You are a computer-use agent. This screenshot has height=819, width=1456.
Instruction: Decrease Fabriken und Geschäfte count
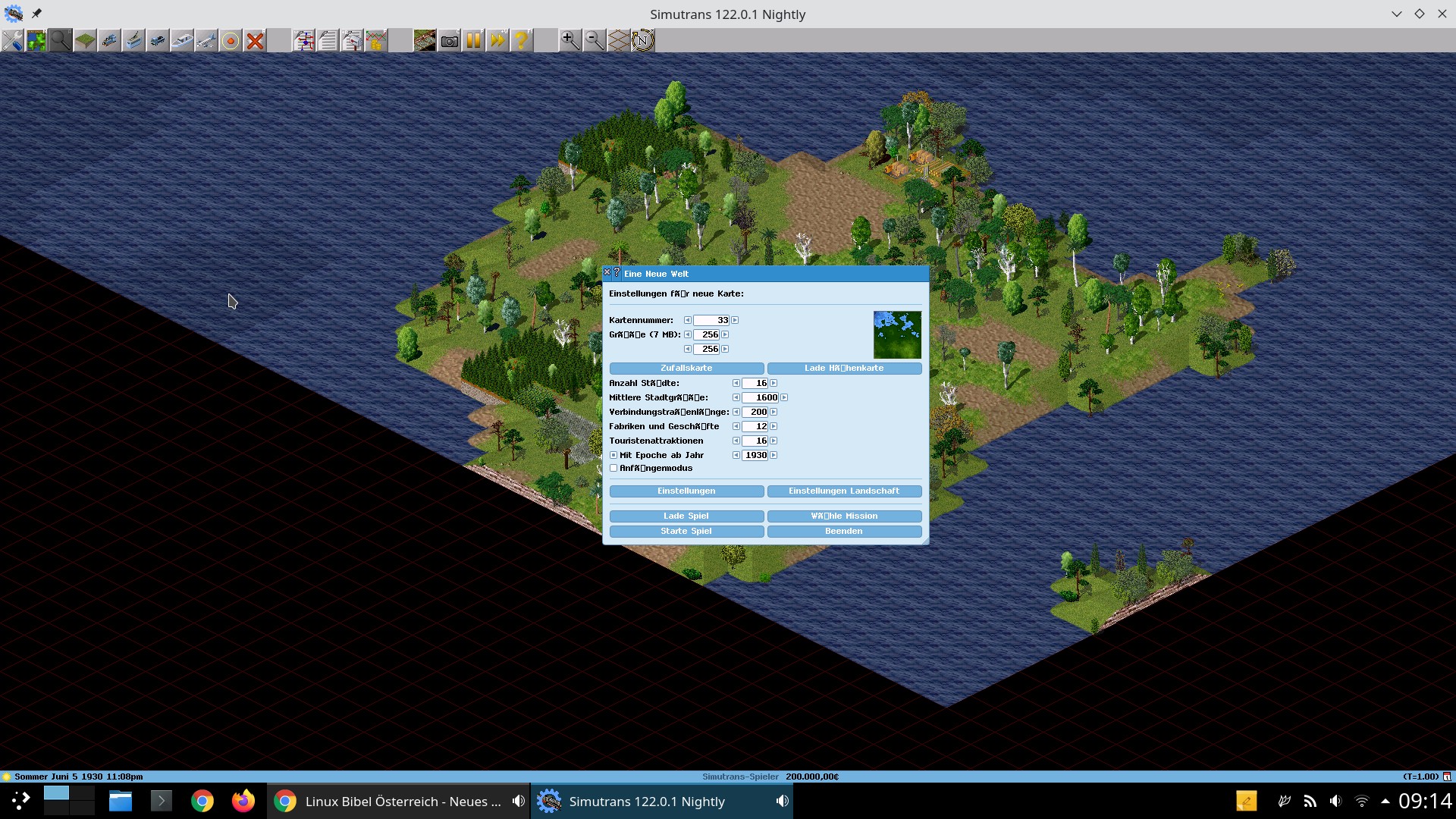point(736,427)
